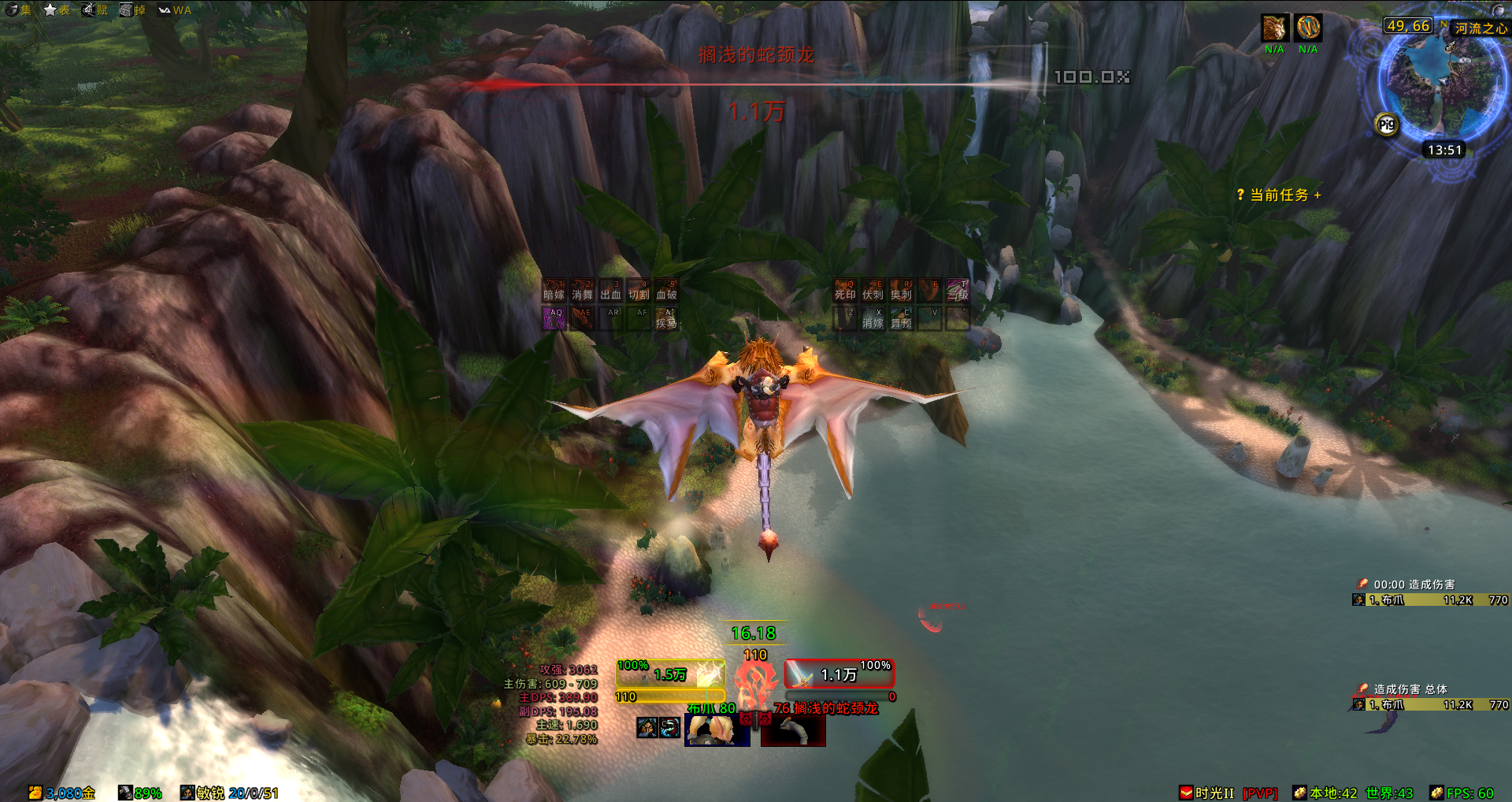This screenshot has height=802, width=1512.
Task: Activate the 伏刺 ability
Action: [x=873, y=291]
